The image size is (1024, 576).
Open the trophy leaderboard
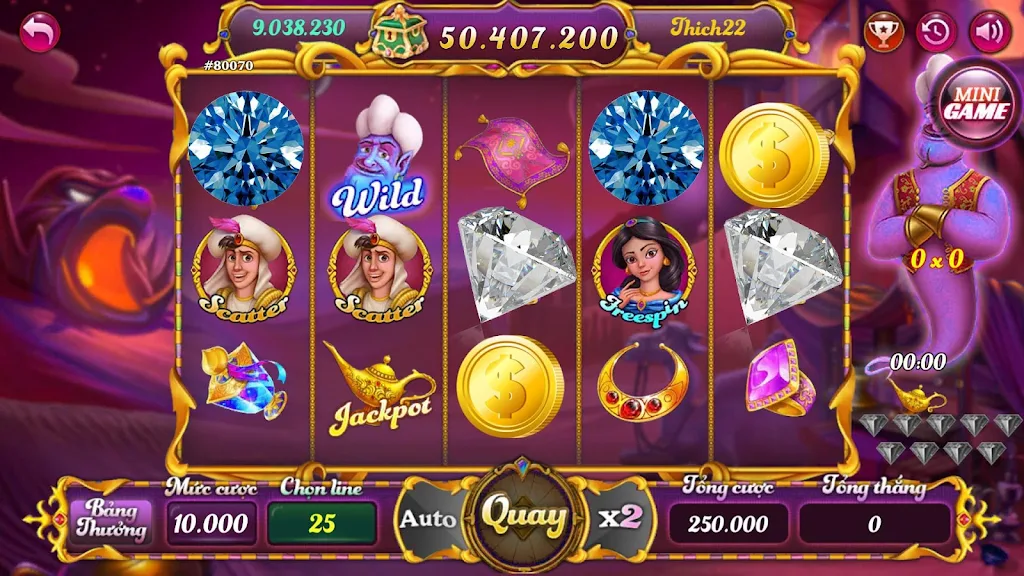(884, 31)
